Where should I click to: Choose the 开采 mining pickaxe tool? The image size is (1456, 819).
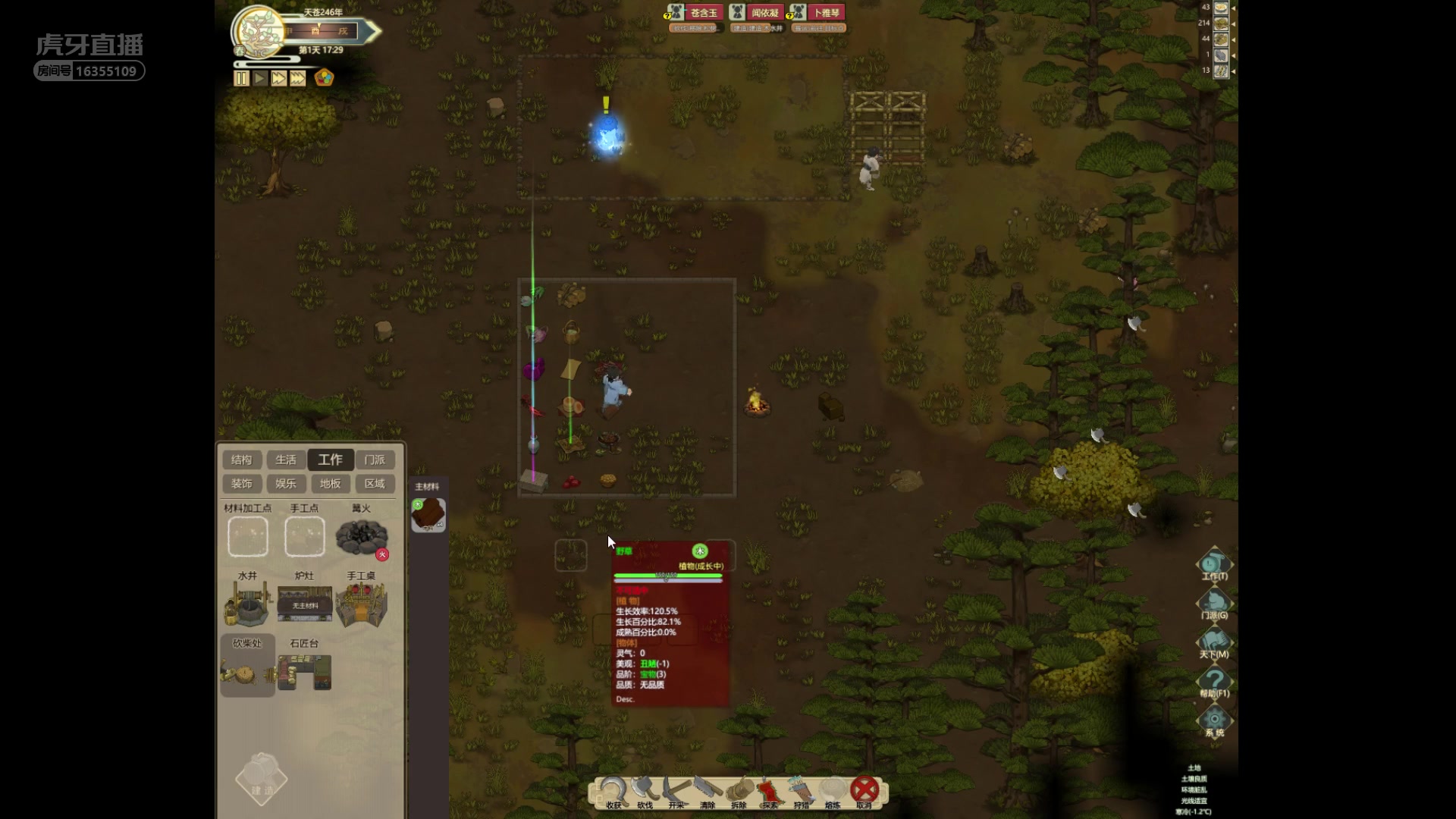[676, 792]
